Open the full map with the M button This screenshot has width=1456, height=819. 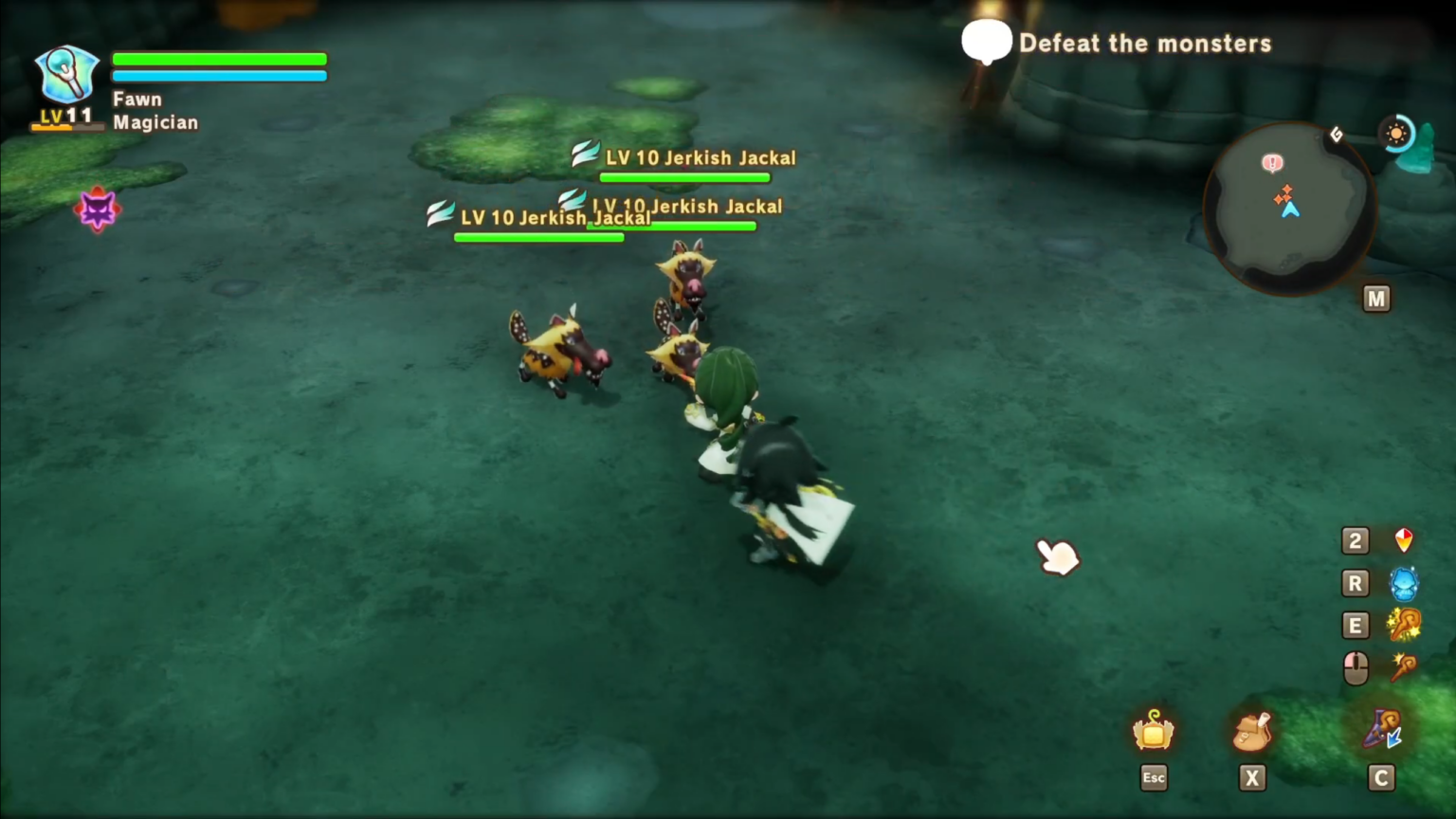coord(1376,298)
